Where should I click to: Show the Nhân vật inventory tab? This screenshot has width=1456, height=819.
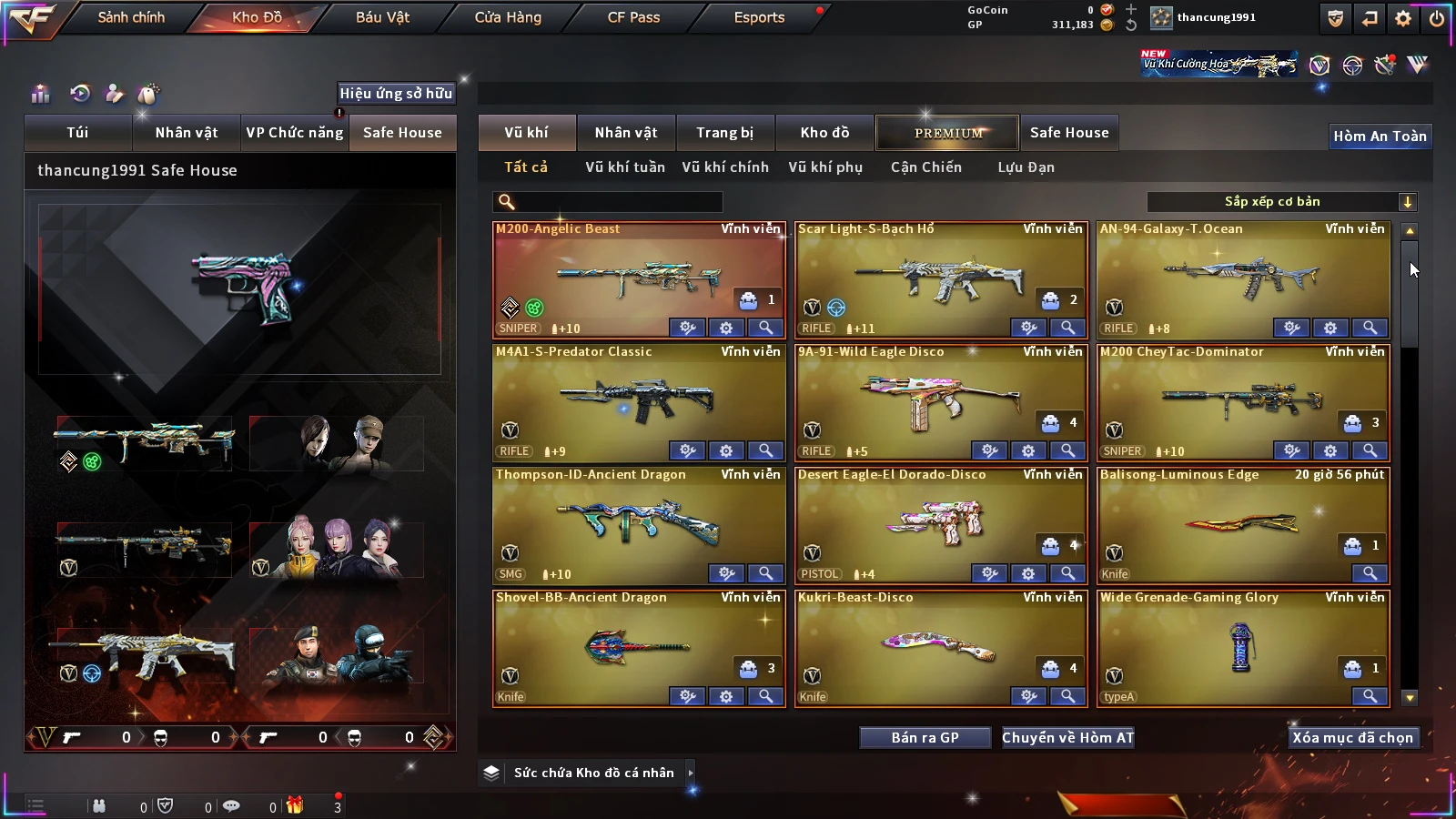(x=626, y=133)
